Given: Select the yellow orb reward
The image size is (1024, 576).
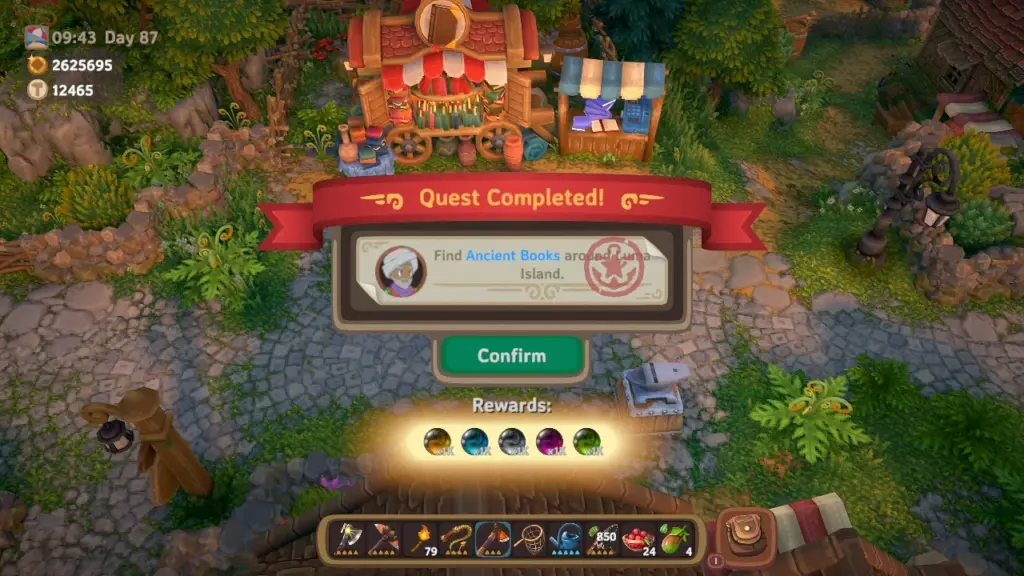Looking at the screenshot, I should tap(437, 441).
